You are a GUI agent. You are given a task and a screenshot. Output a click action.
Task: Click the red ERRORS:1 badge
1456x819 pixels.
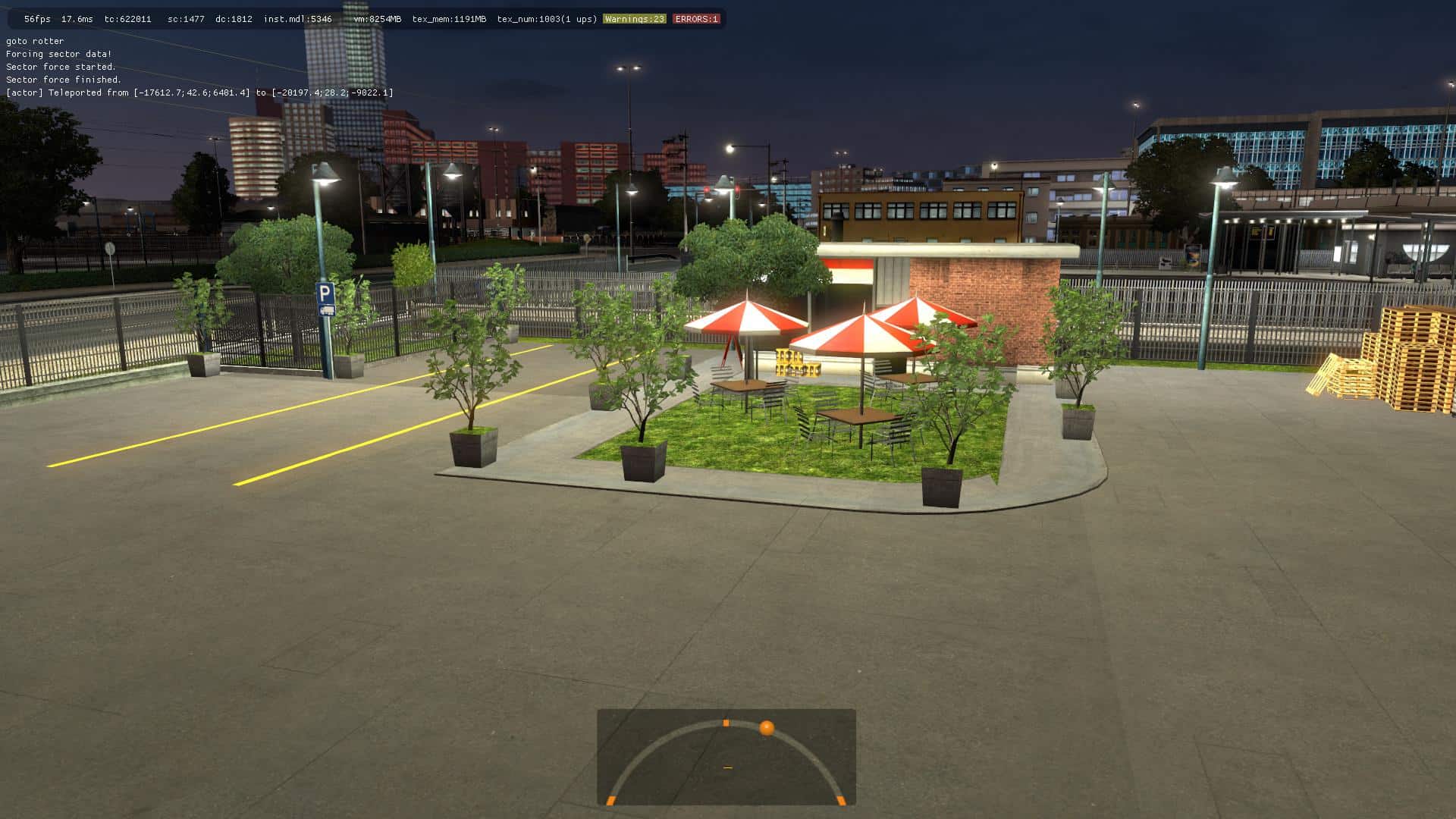(x=695, y=19)
